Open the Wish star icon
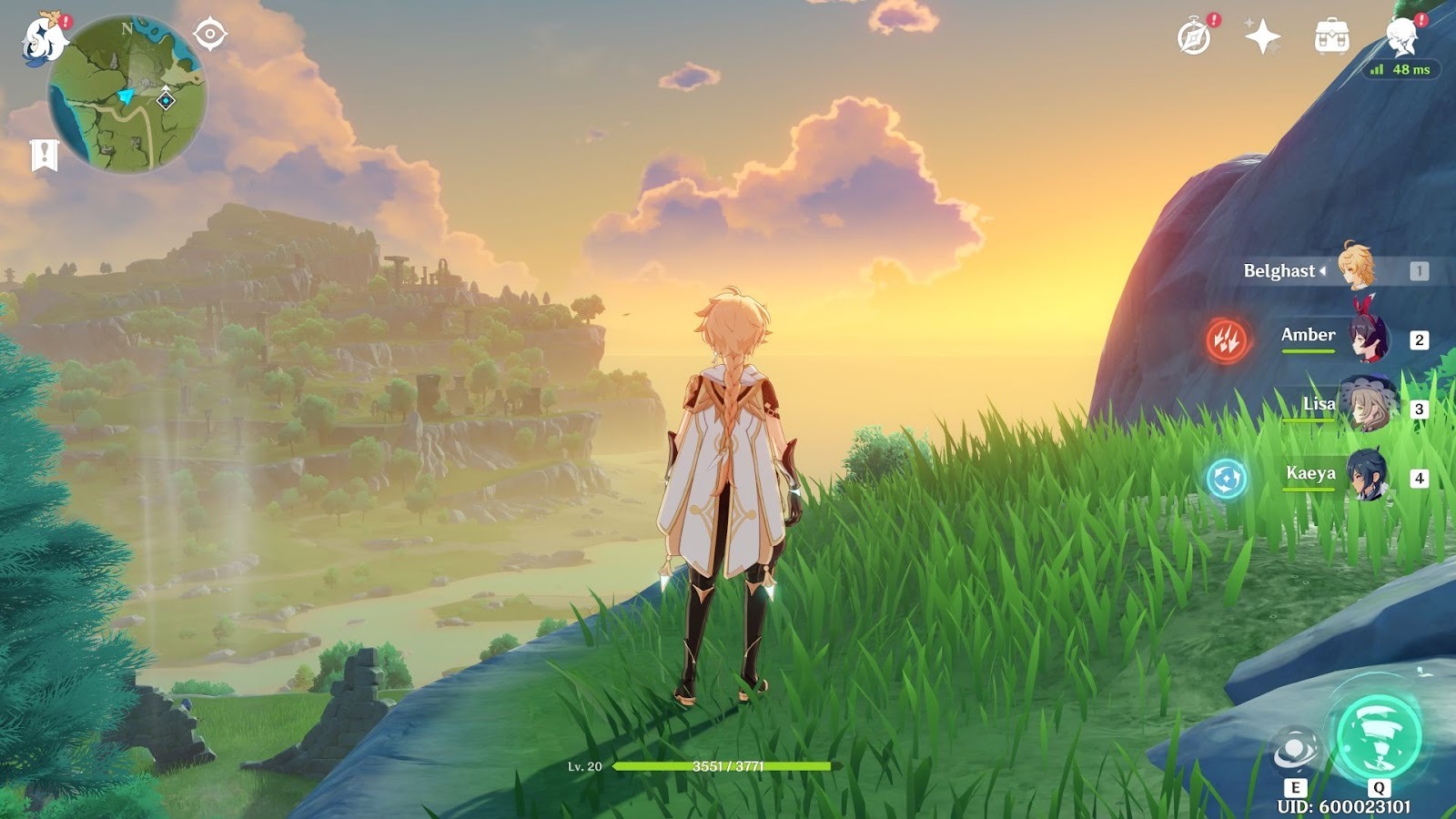Image resolution: width=1456 pixels, height=819 pixels. coord(1262,37)
